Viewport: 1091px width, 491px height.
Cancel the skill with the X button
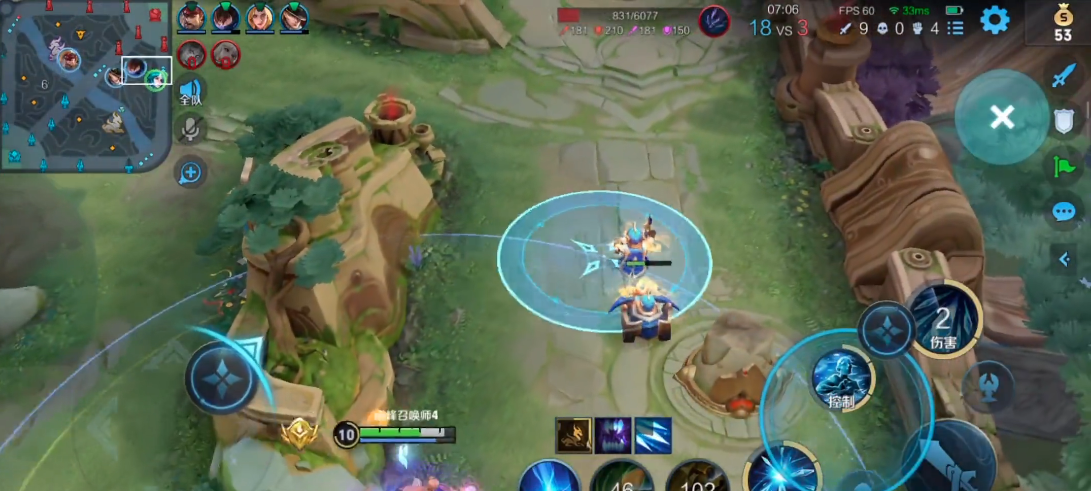1001,118
